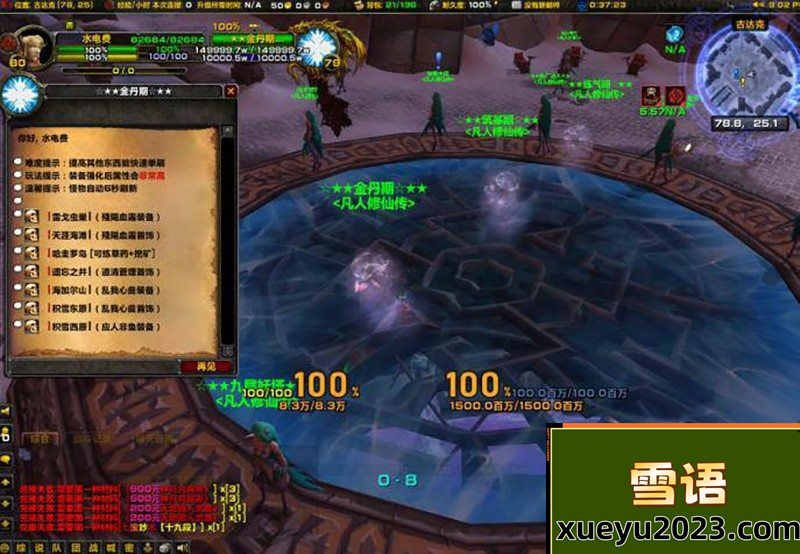Select the 密 whisper channel button
Viewport: 800px width, 554px height.
pyautogui.click(x=129, y=547)
